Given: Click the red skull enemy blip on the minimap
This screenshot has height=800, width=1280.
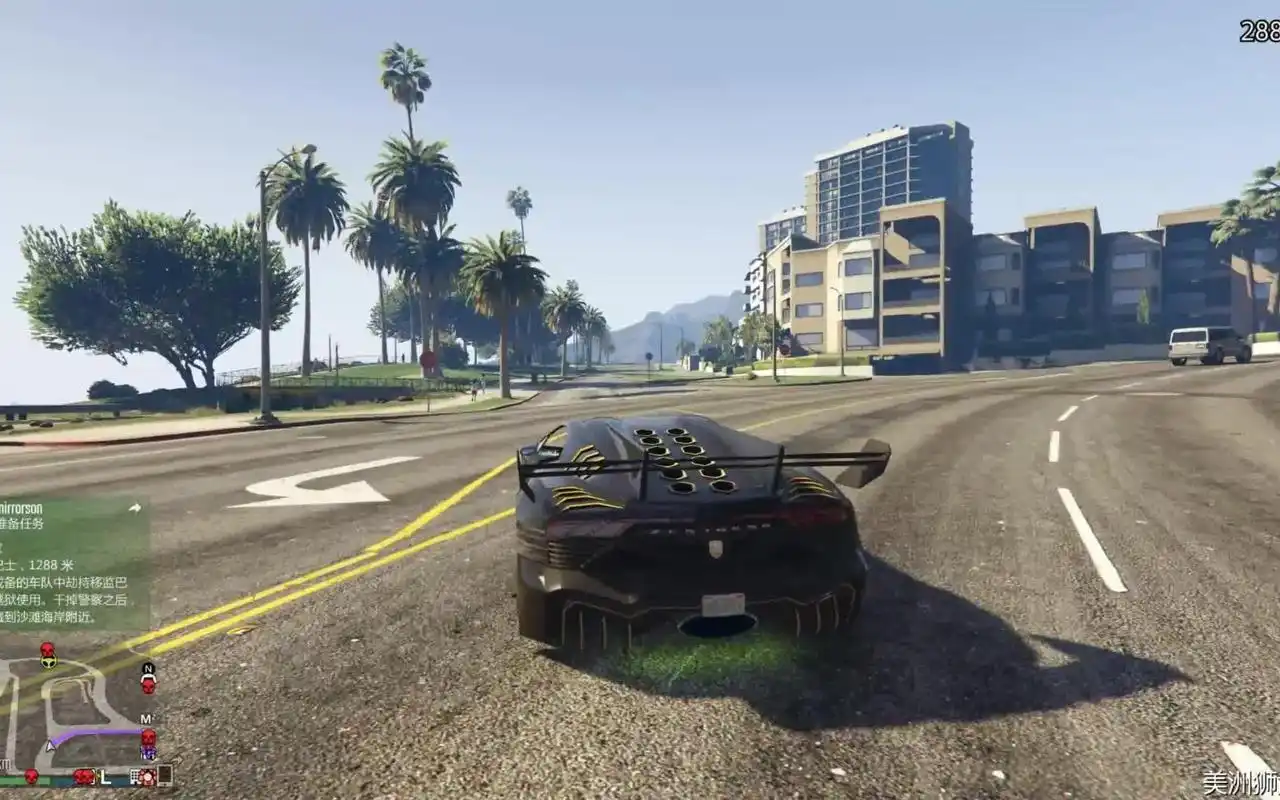Looking at the screenshot, I should click(46, 648).
